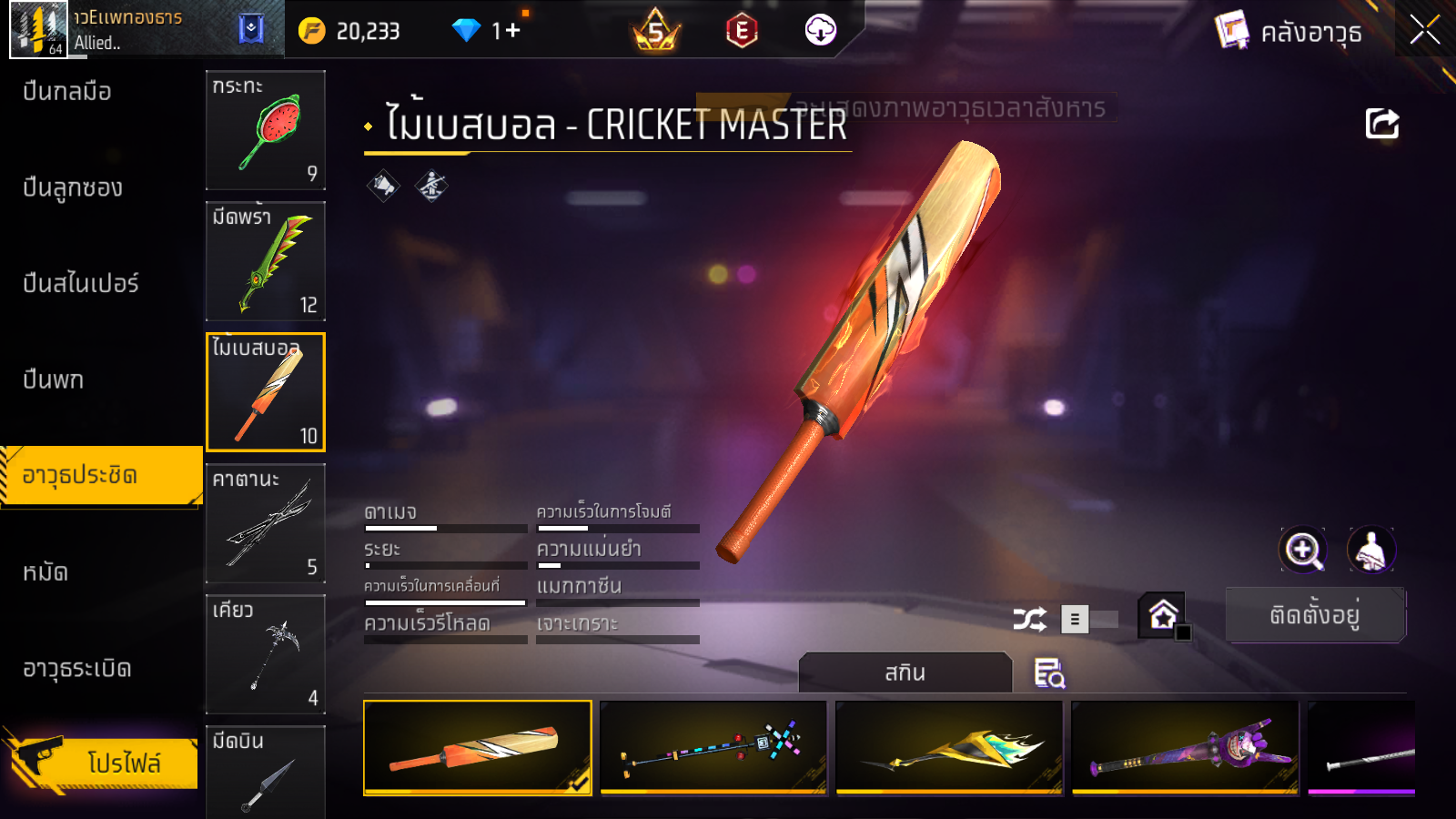Zoom in with the magnifier button
The width and height of the screenshot is (1456, 819).
[x=1303, y=550]
